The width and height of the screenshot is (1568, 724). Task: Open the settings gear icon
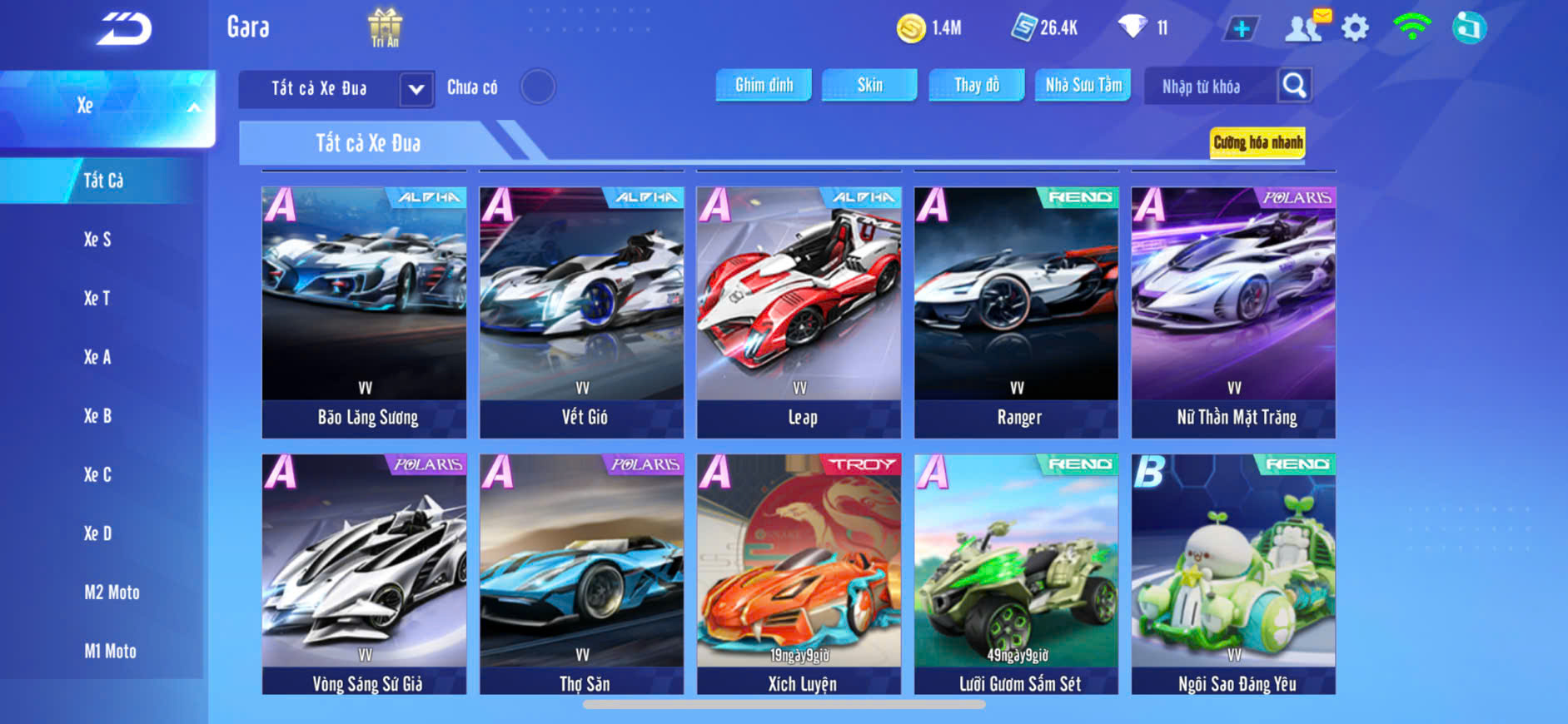(1355, 28)
